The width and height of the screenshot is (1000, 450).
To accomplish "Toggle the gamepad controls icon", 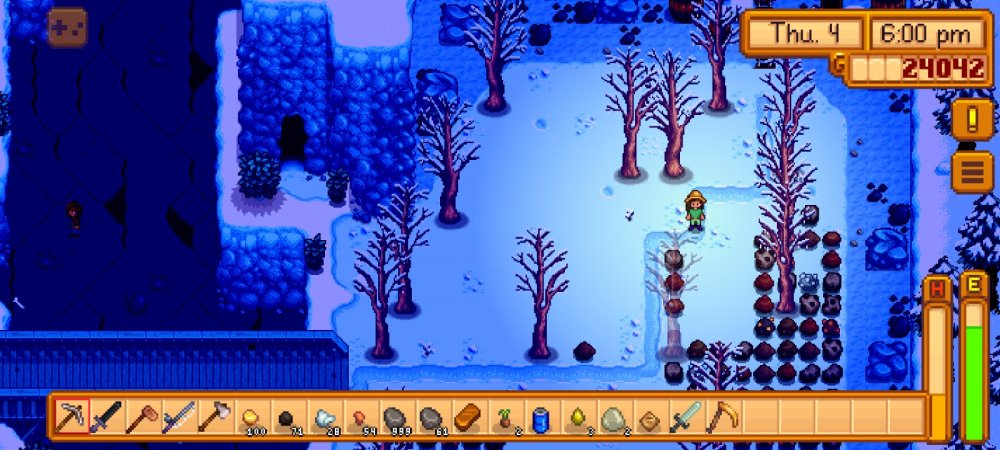I will pyautogui.click(x=67, y=27).
